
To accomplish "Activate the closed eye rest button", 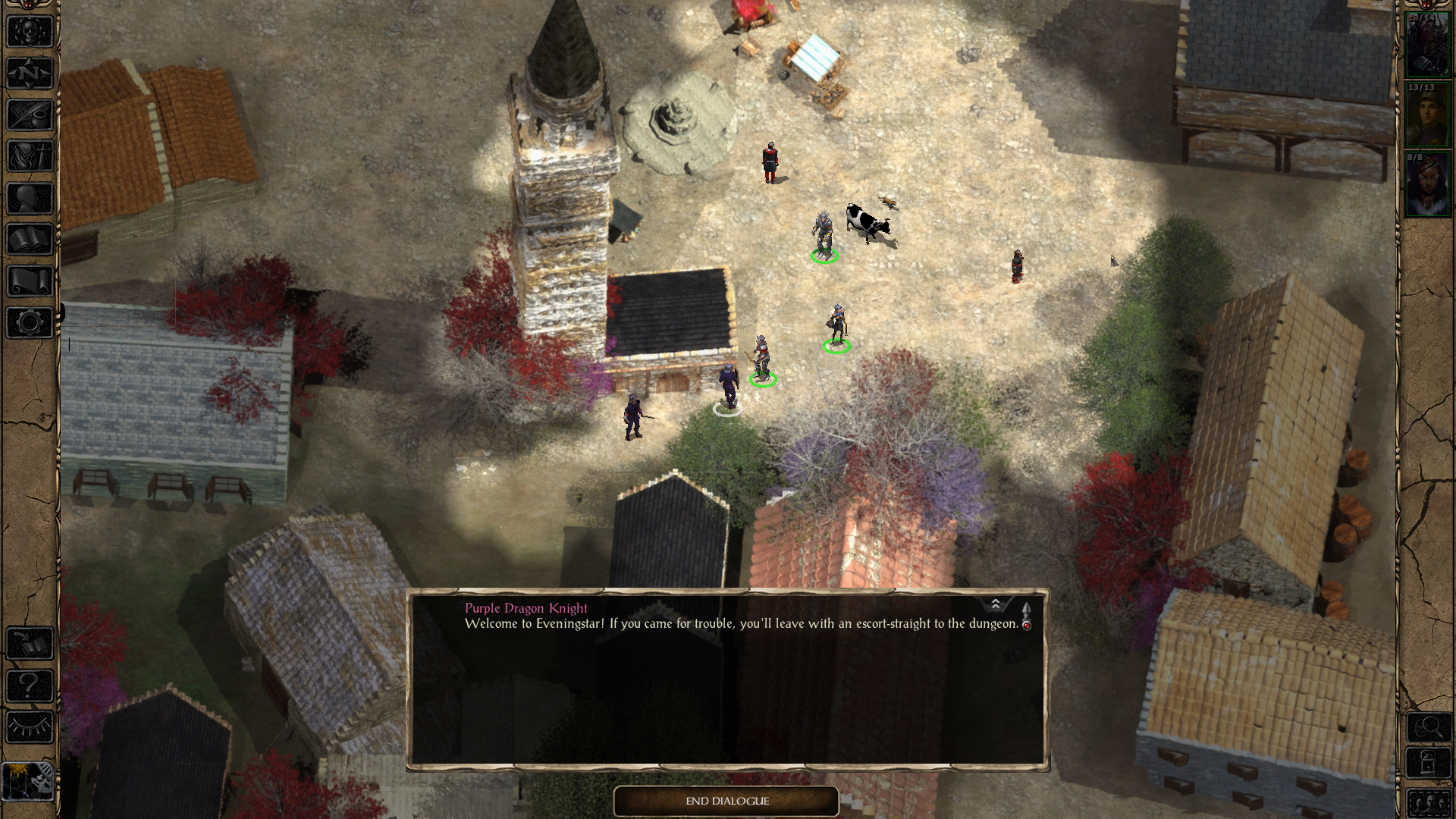I will tap(30, 728).
